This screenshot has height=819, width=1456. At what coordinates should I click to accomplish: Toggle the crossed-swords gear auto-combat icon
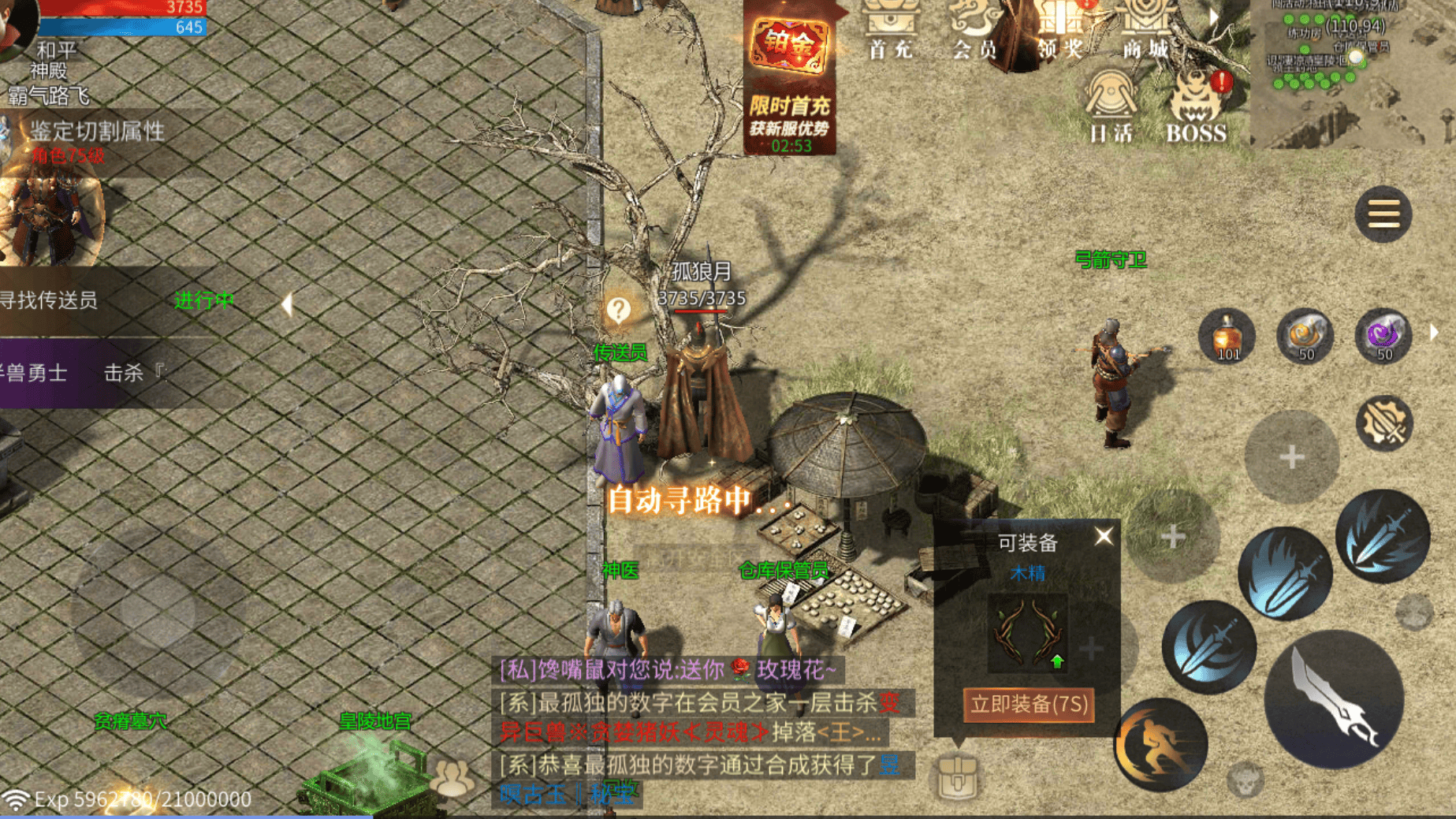1383,423
